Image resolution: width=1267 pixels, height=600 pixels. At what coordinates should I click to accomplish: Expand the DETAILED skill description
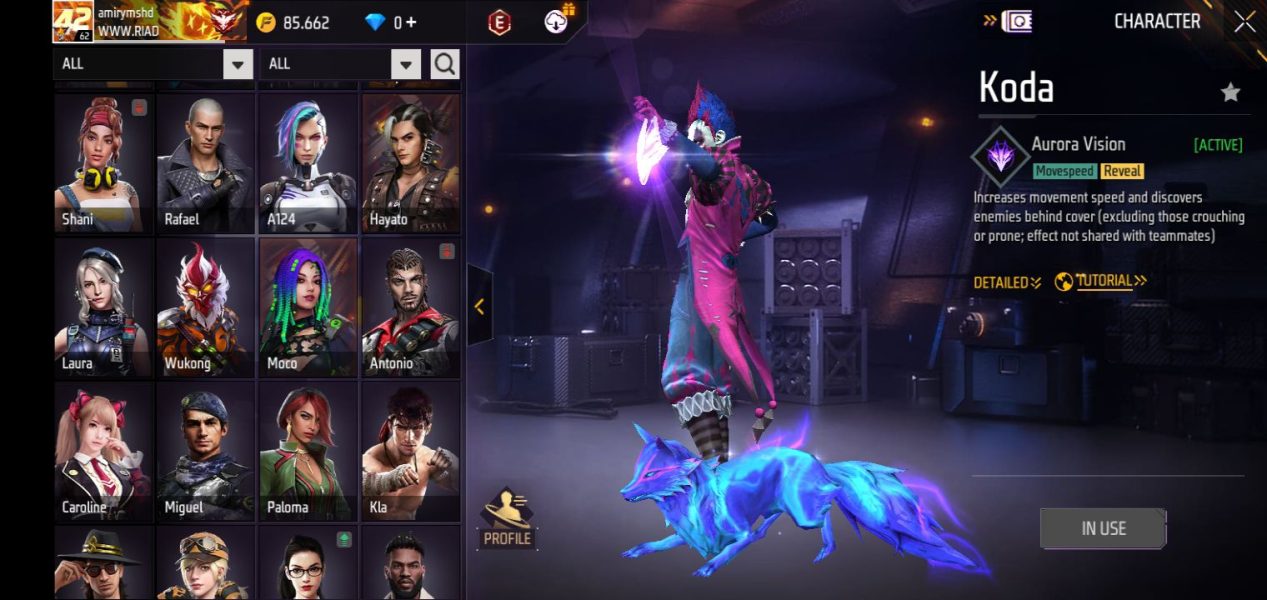tap(1007, 283)
